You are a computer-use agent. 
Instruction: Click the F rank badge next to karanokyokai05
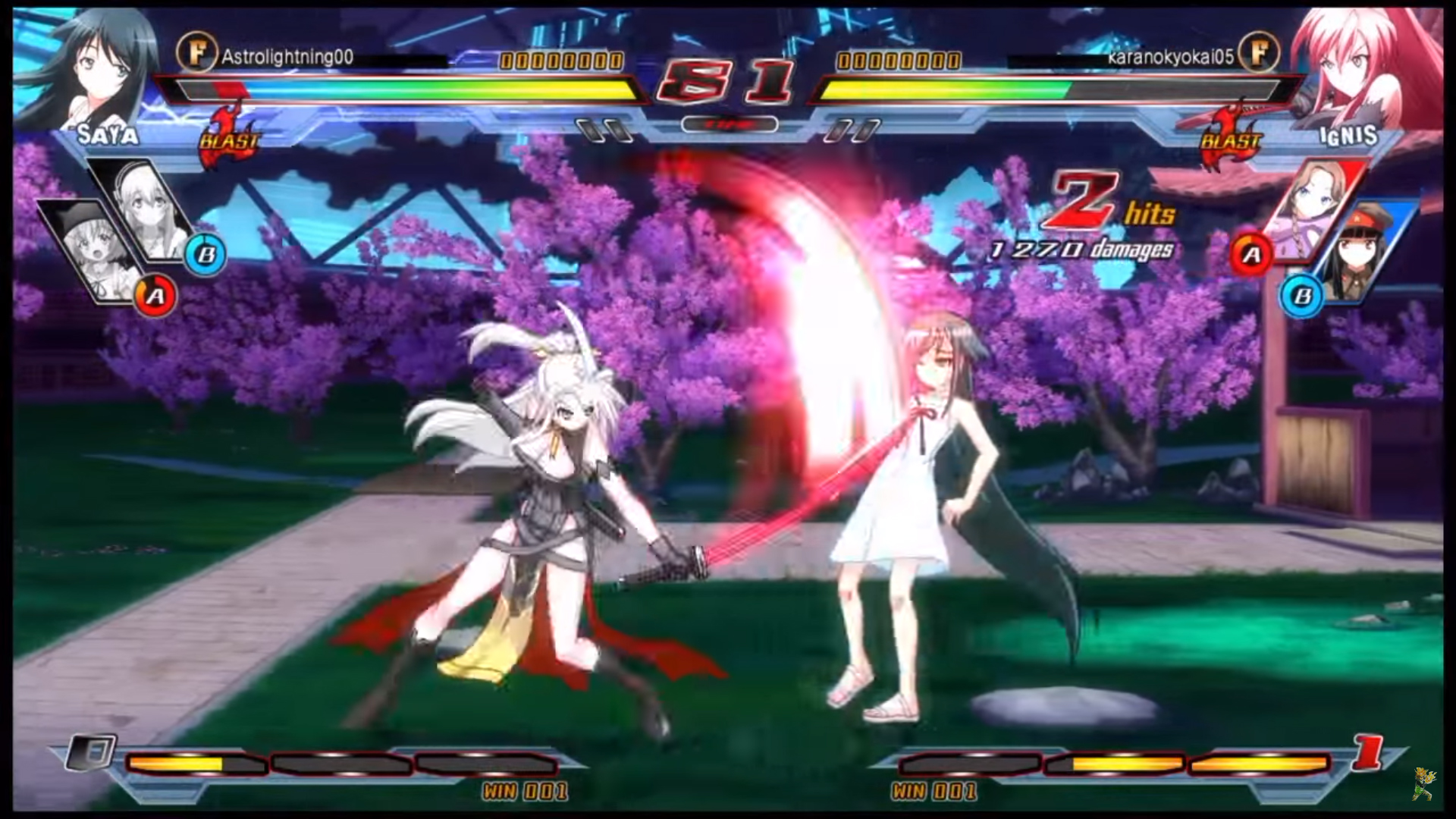[x=1259, y=53]
